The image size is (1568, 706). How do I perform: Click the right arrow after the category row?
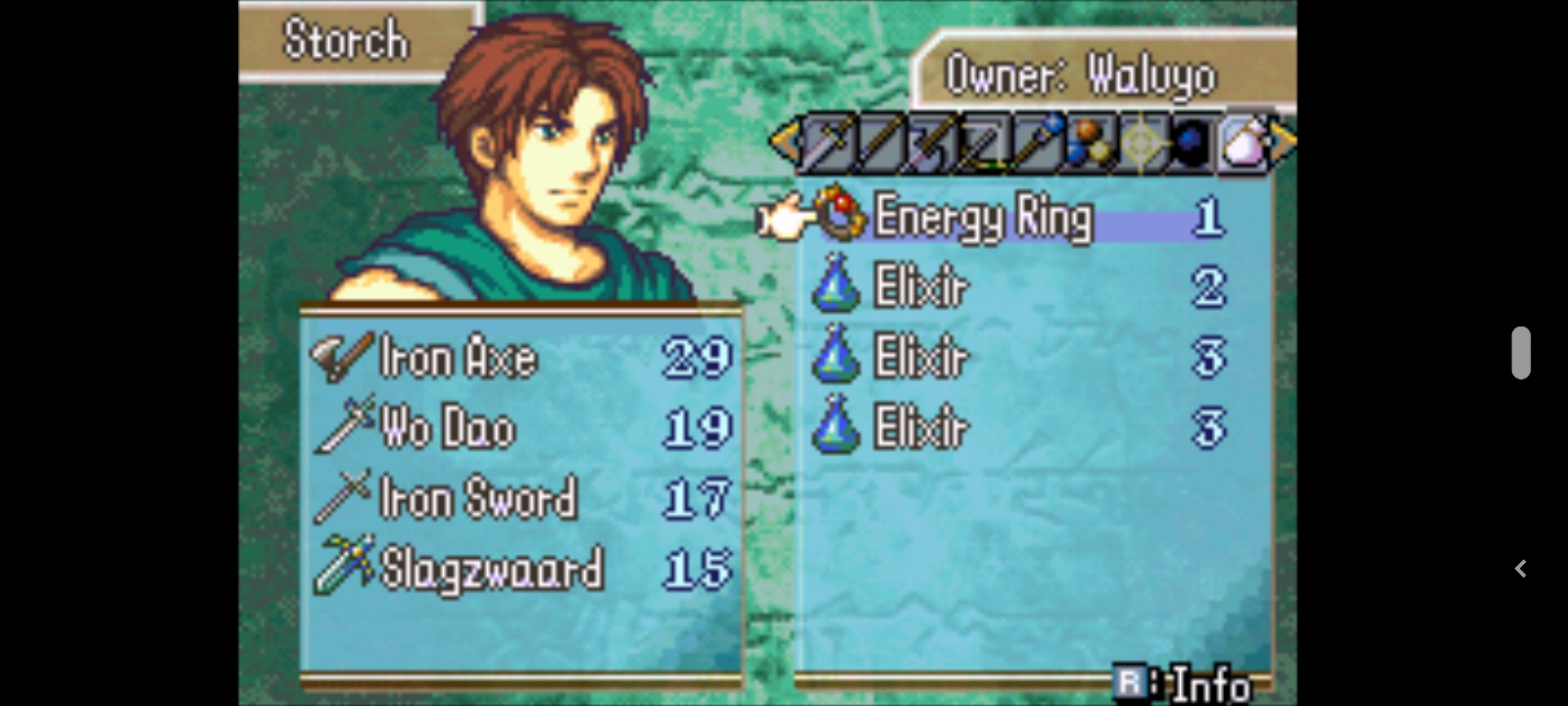[1282, 142]
